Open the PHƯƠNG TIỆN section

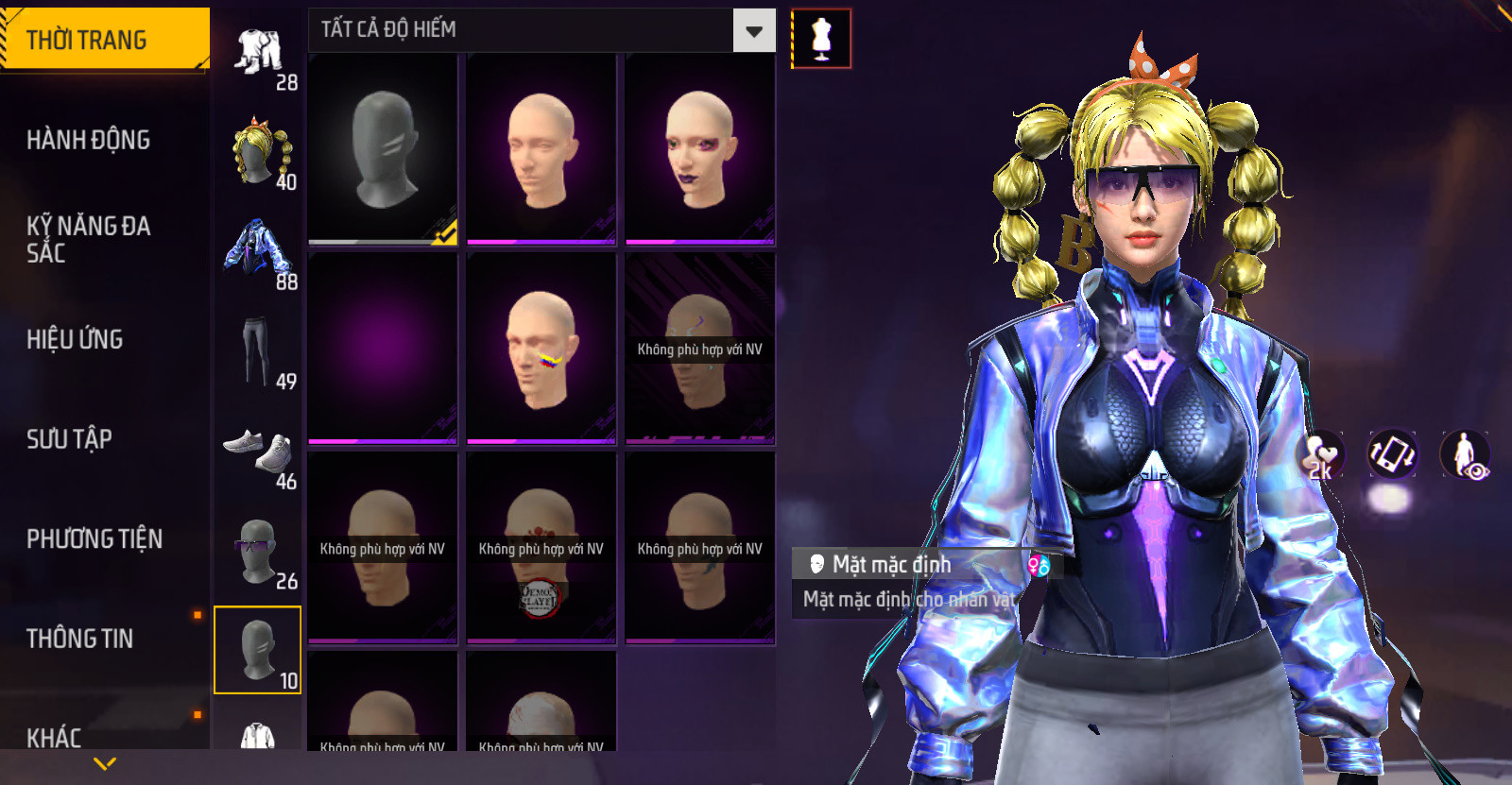(94, 538)
